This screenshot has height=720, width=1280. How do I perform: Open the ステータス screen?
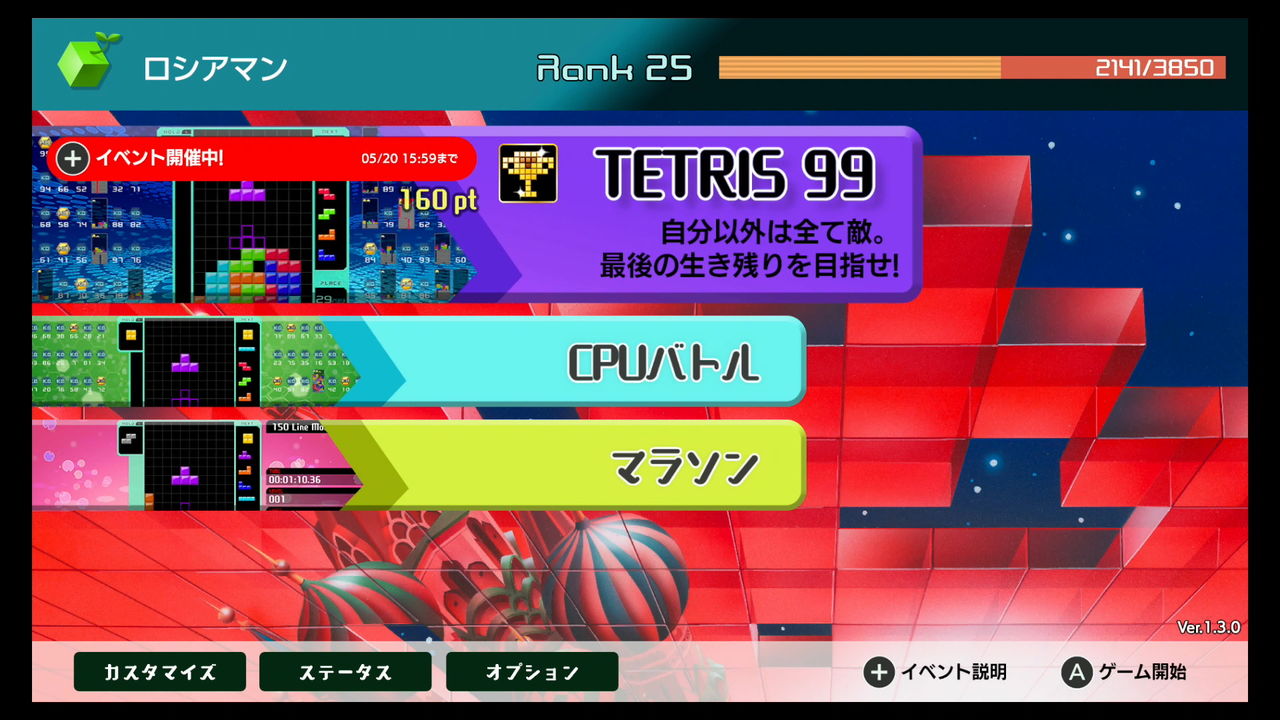[x=344, y=672]
